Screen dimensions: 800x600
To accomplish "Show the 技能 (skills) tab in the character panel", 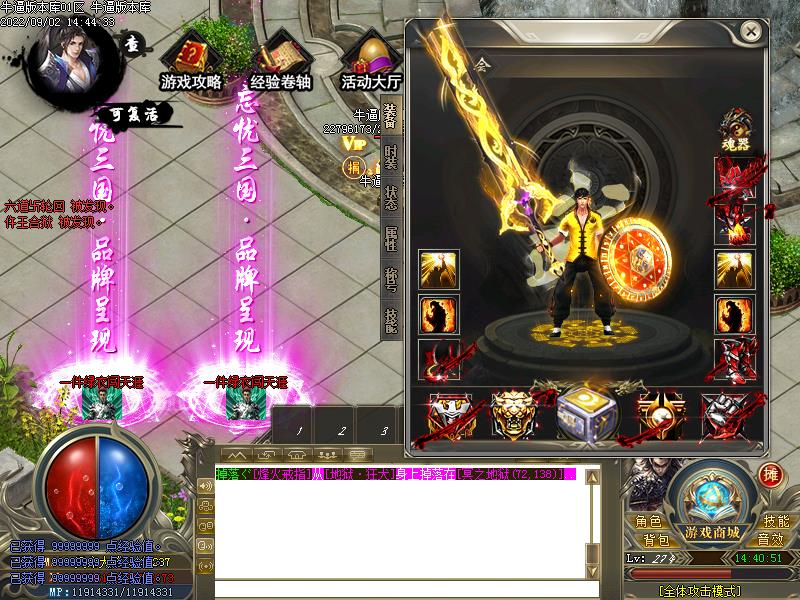I will (391, 318).
